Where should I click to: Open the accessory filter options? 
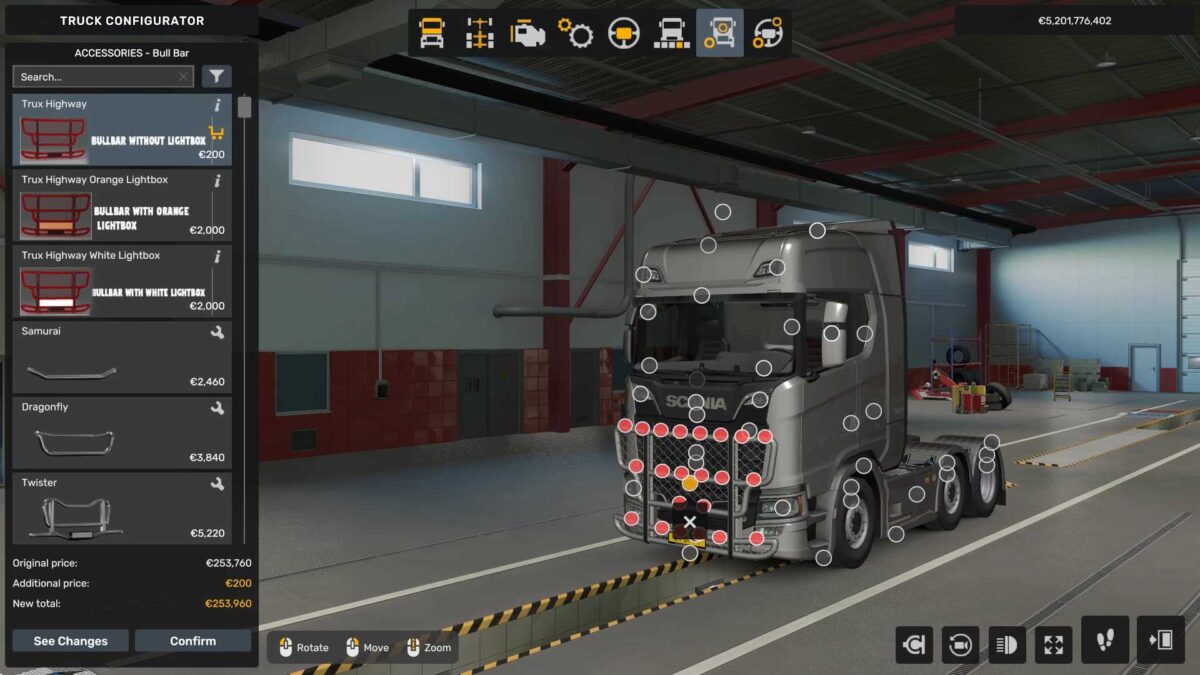216,77
